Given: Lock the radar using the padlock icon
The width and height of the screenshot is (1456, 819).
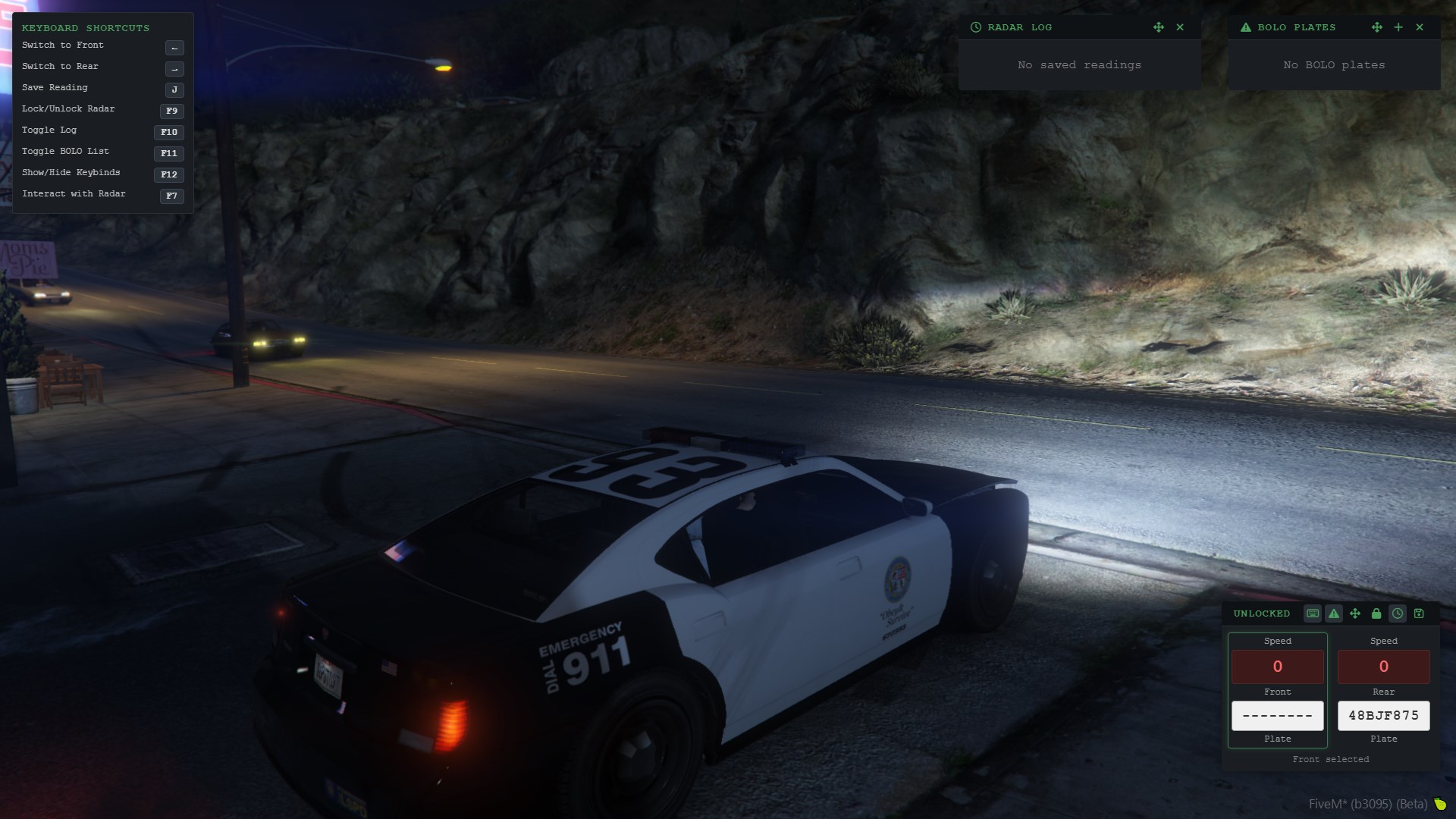Looking at the screenshot, I should coord(1376,614).
